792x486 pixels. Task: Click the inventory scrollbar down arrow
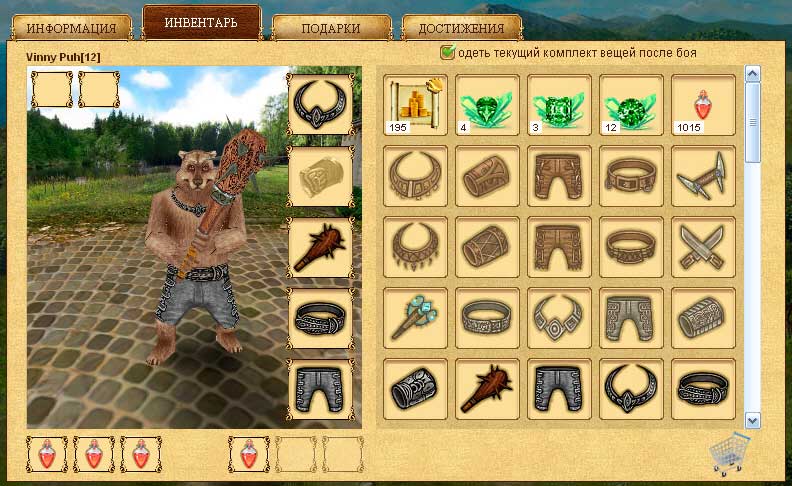[x=753, y=421]
